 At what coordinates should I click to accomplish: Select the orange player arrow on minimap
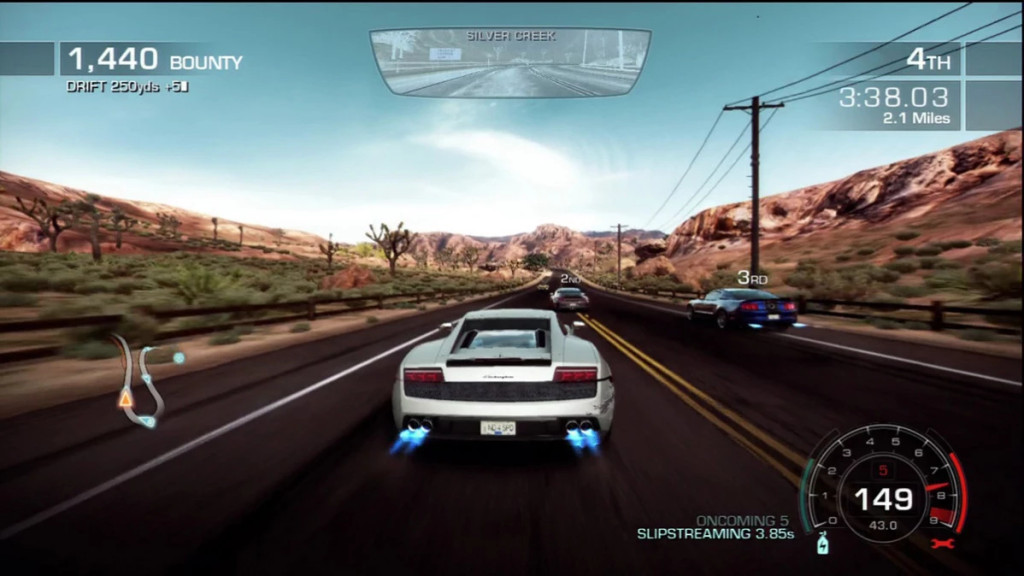pos(126,398)
